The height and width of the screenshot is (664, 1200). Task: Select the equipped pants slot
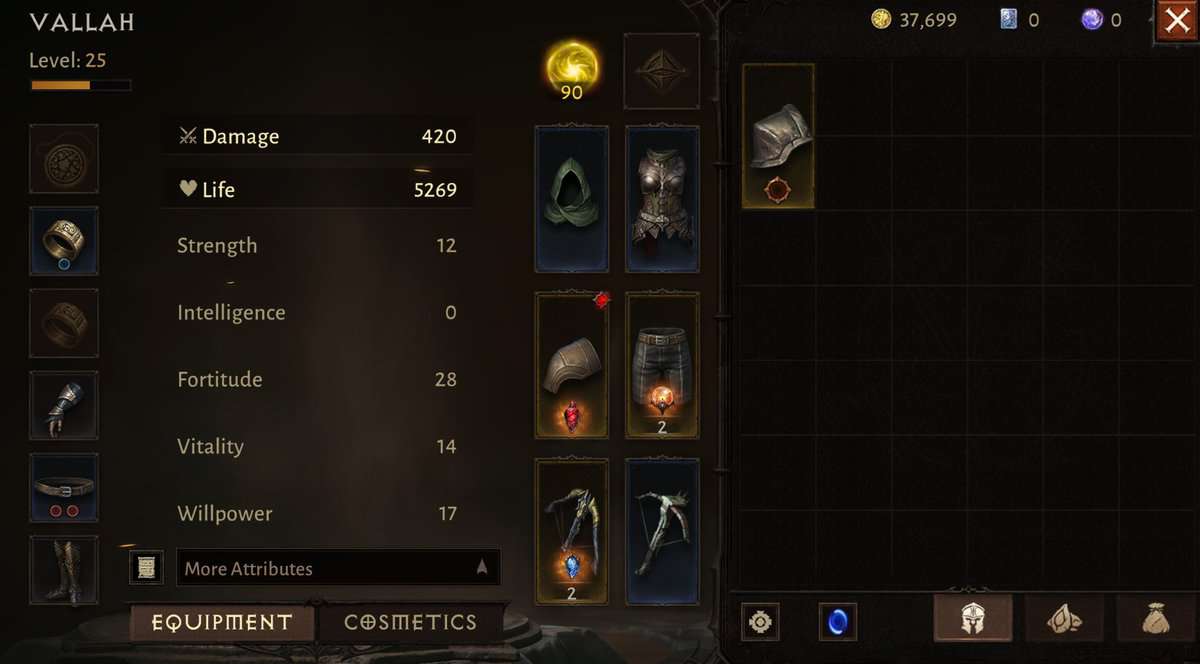(662, 365)
